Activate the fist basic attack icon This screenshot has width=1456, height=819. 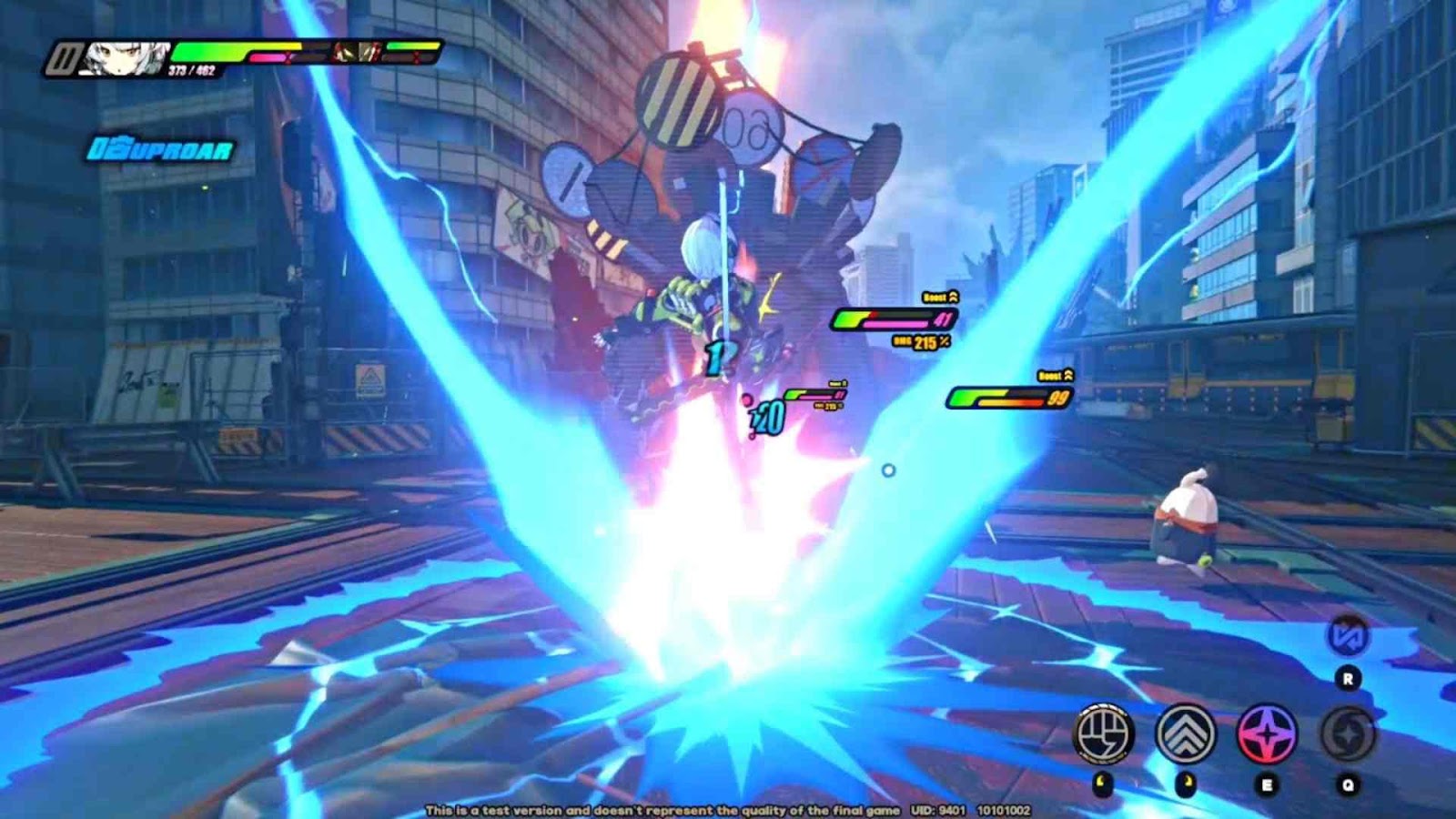[1104, 733]
